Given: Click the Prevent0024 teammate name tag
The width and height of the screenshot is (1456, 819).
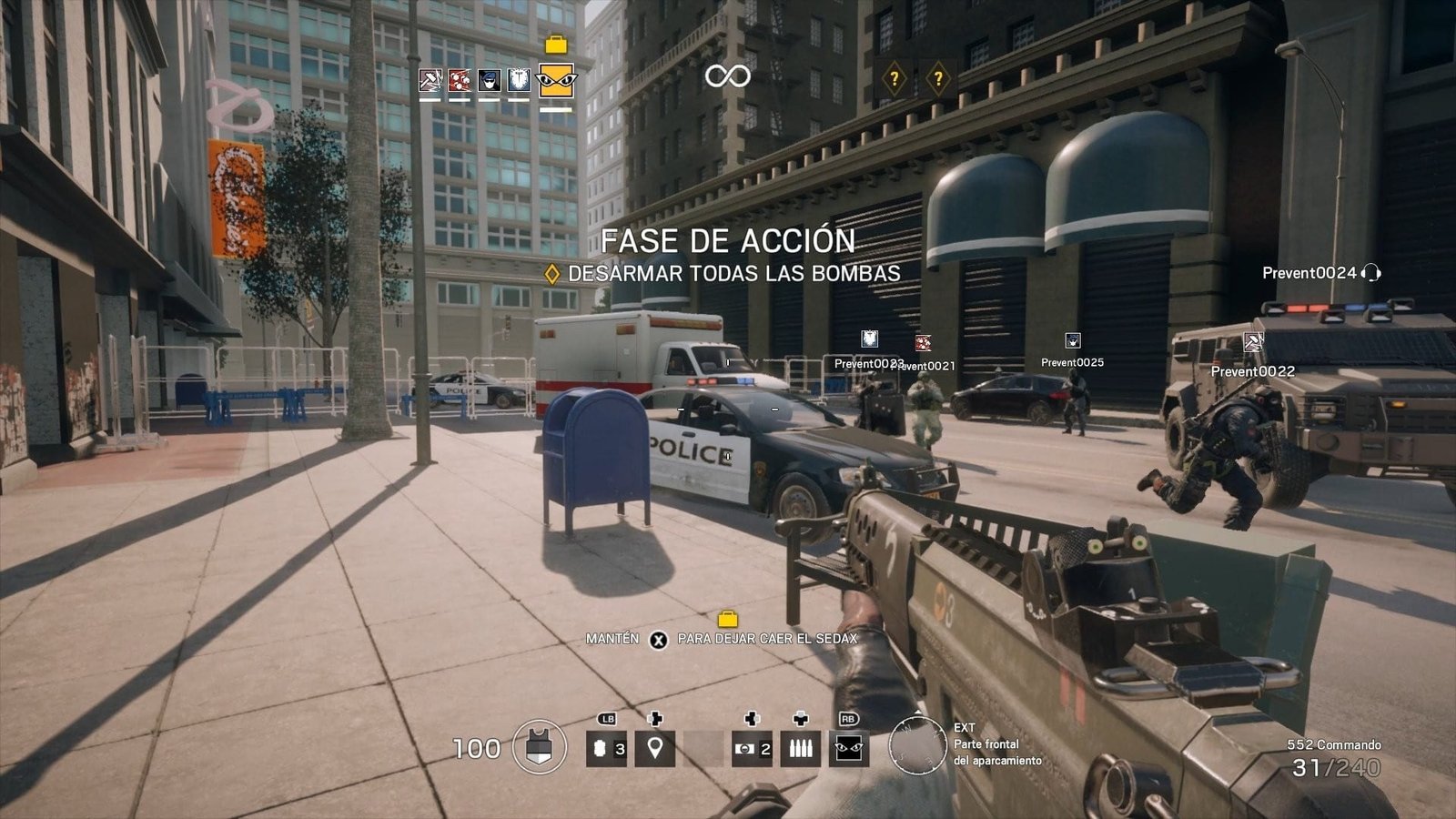Looking at the screenshot, I should pos(1309,273).
